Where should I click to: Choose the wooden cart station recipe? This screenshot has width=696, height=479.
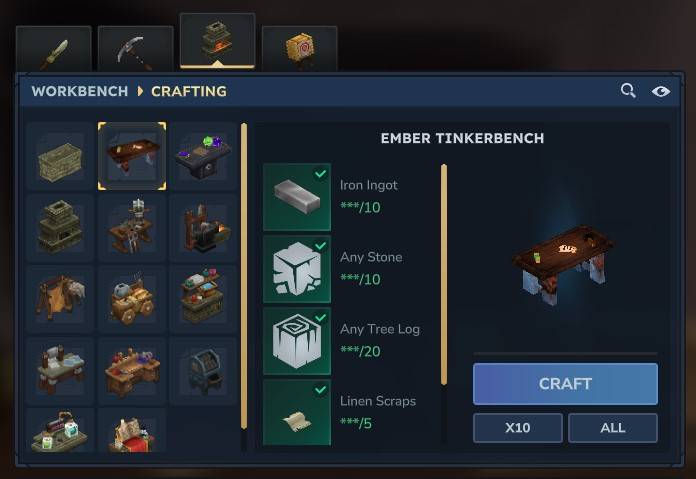(132, 299)
